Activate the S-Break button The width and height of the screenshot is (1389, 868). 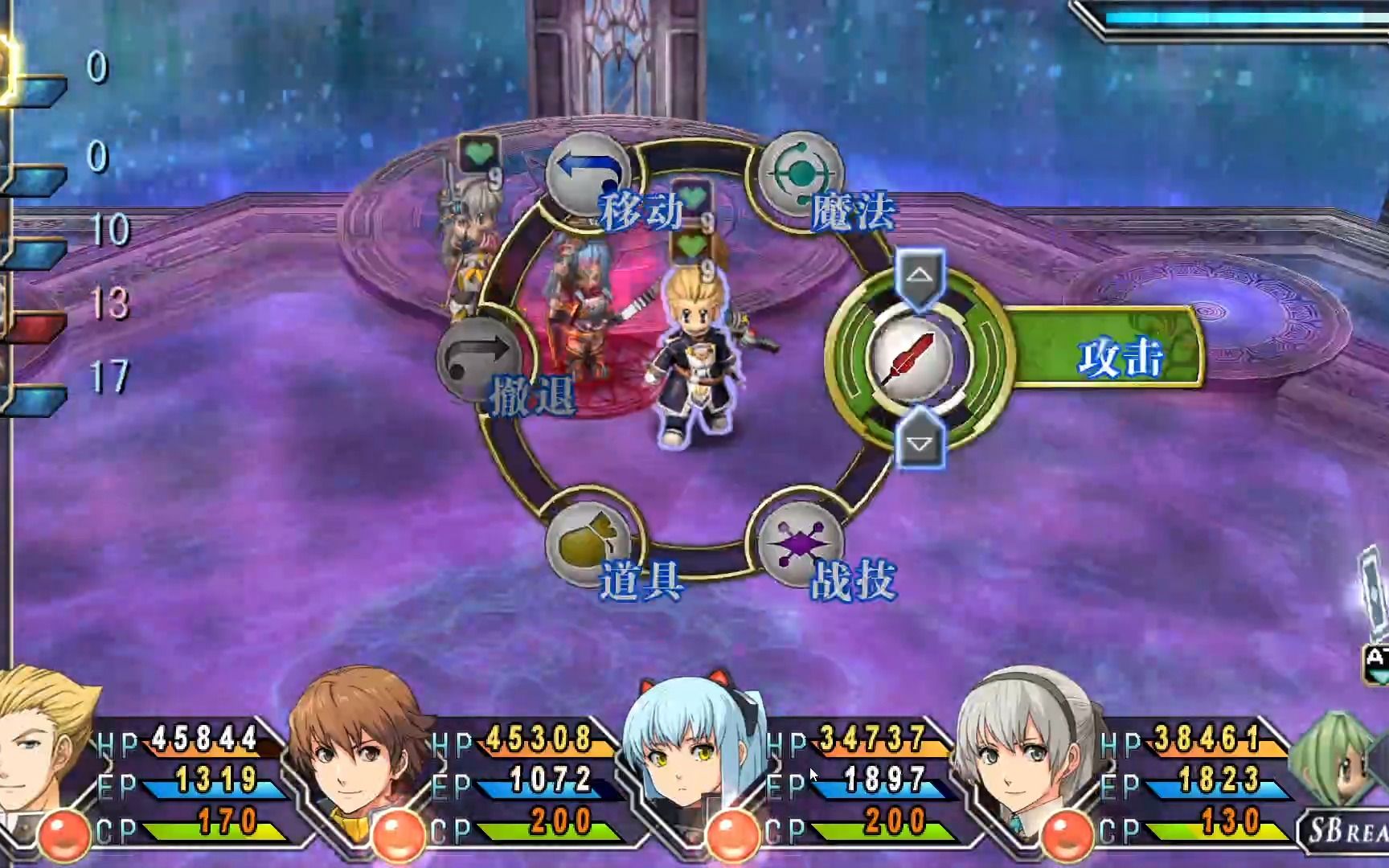[1344, 829]
